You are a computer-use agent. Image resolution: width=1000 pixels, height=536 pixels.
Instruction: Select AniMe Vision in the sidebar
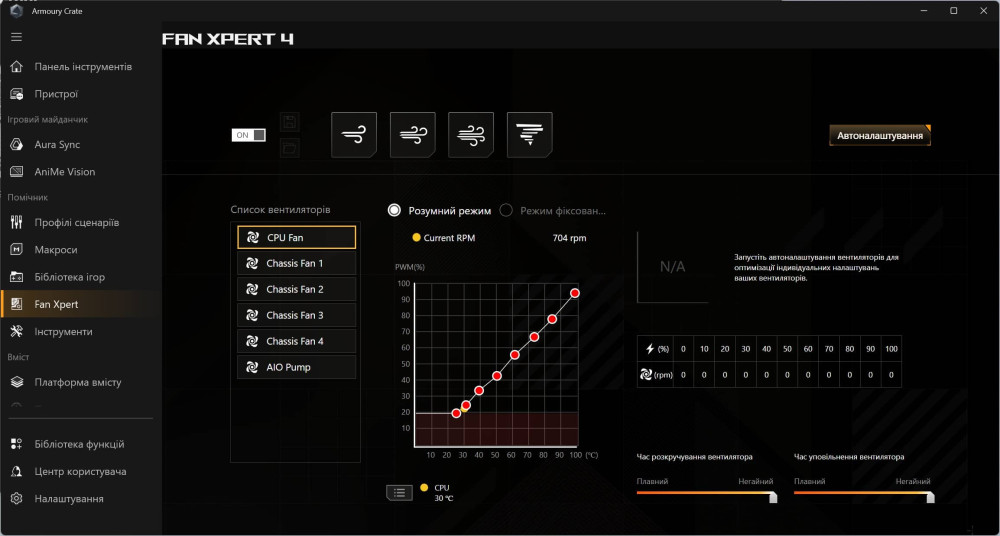64,172
